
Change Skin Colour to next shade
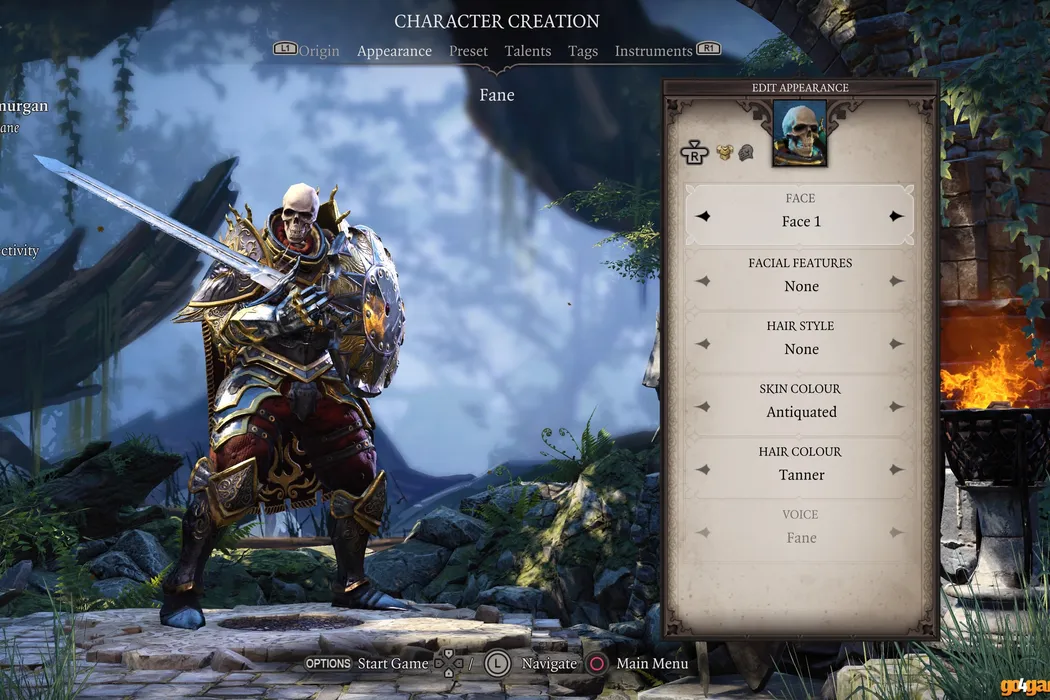tap(896, 407)
